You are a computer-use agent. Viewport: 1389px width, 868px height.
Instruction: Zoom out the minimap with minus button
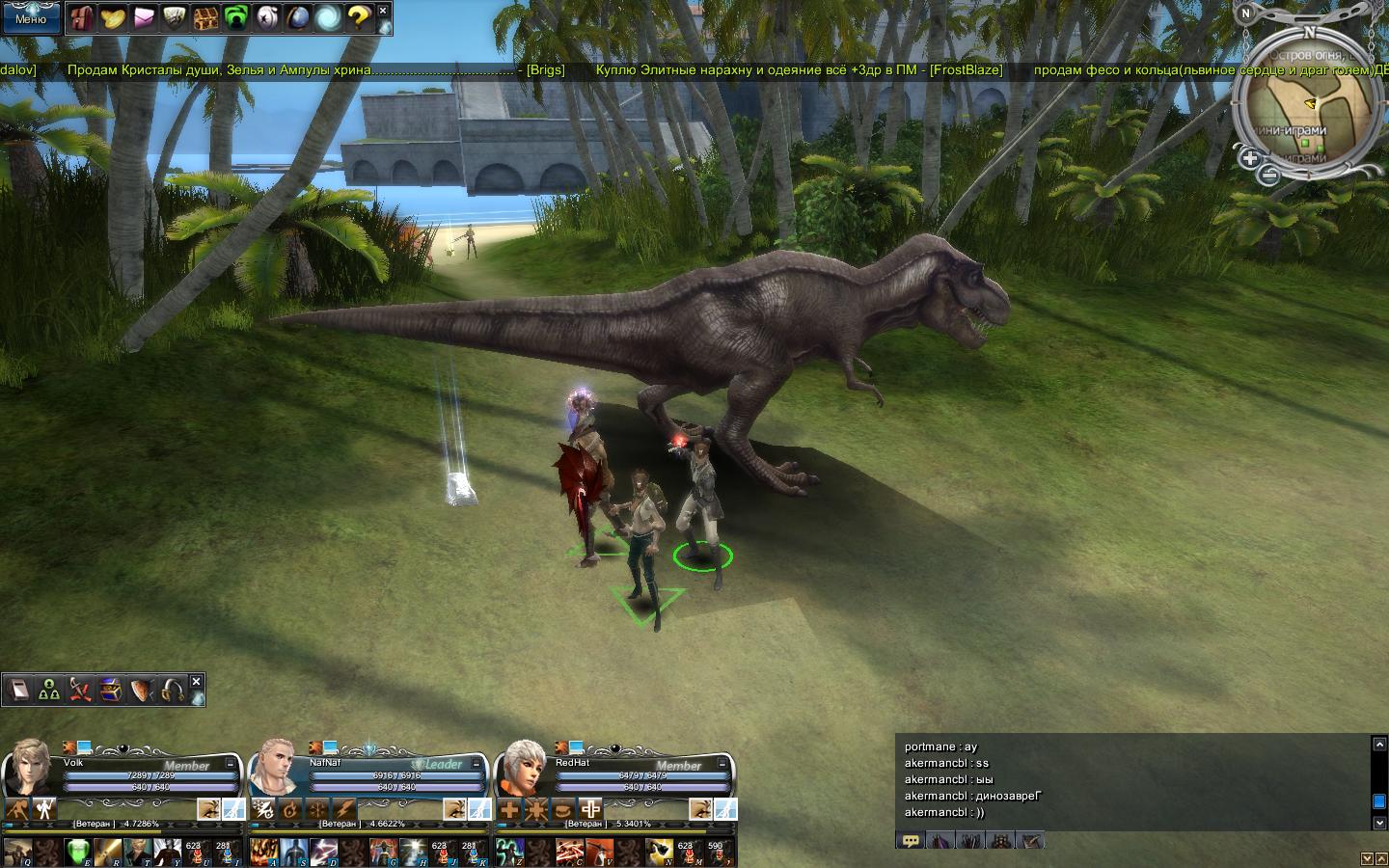[x=1269, y=175]
